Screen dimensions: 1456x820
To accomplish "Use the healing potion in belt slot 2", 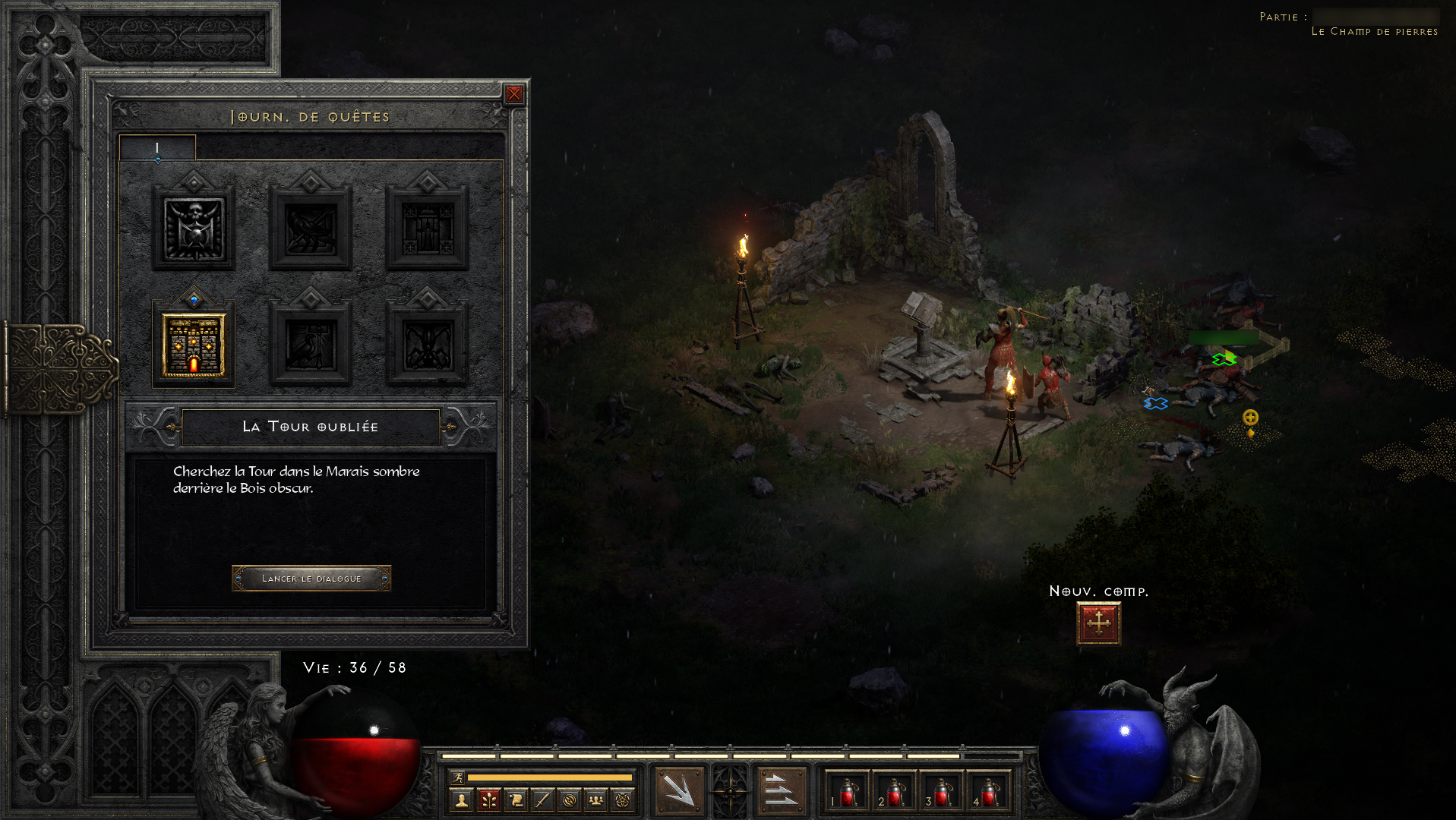I will click(x=895, y=792).
